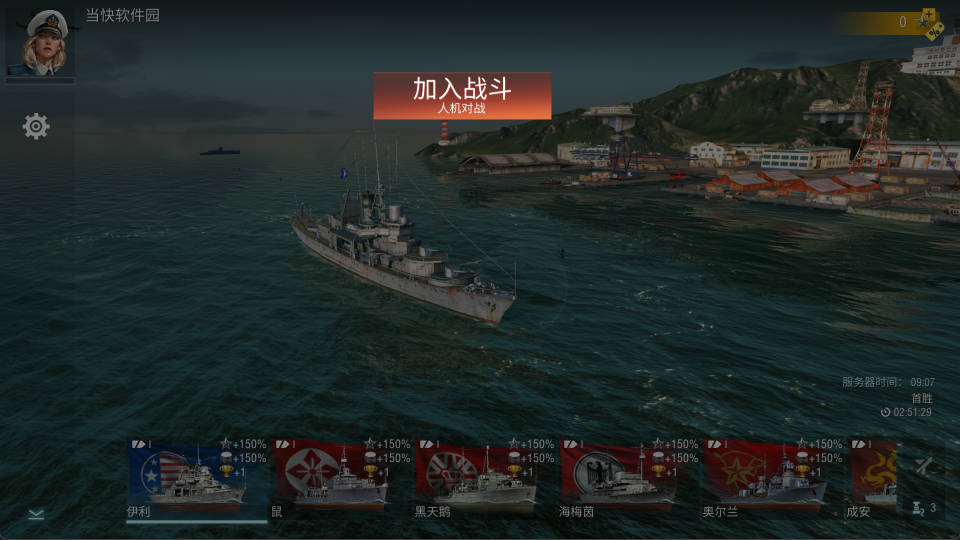Click the 加入战斗 join battle button
The image size is (960, 540).
[x=462, y=96]
